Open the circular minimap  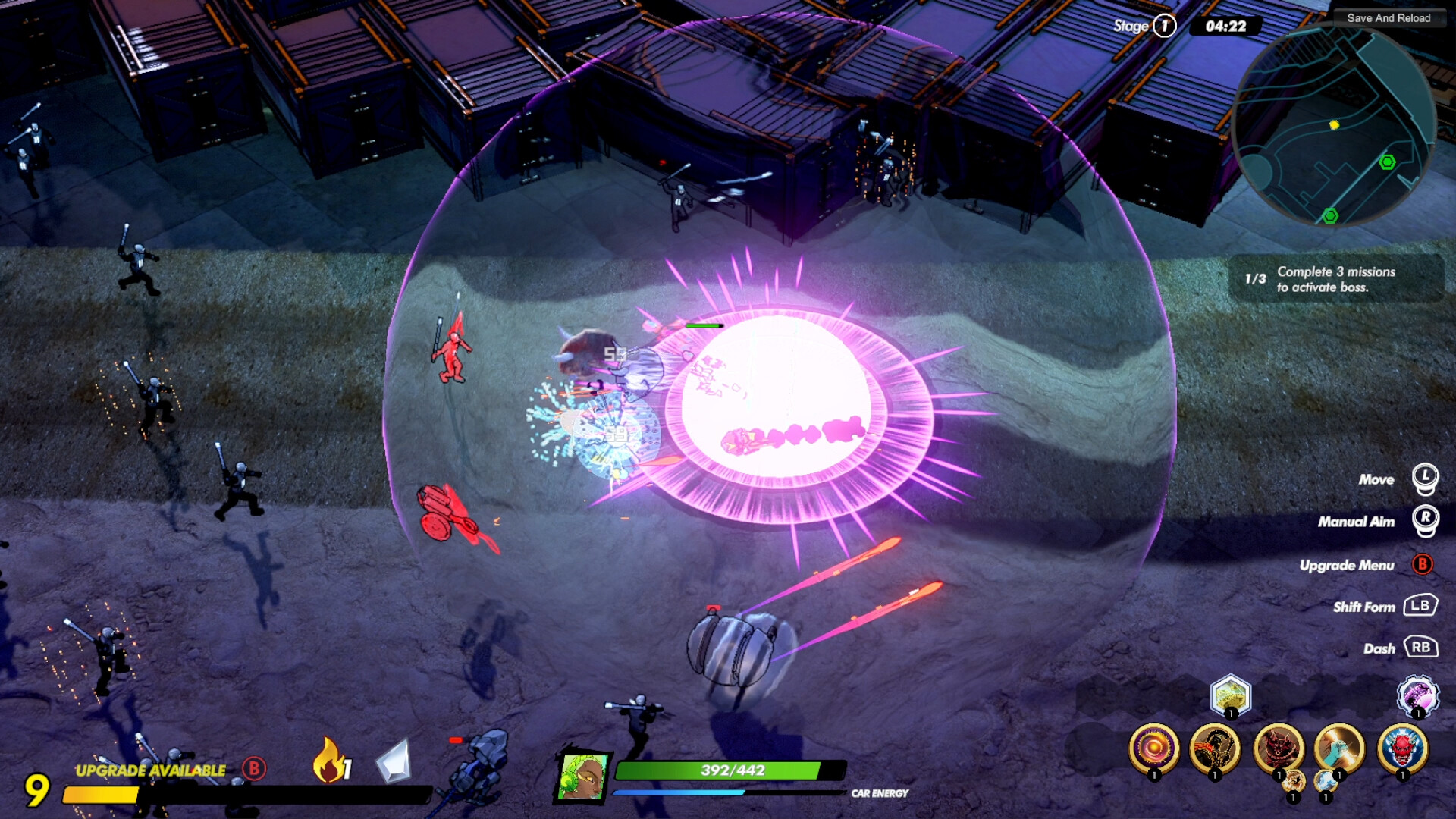[1335, 125]
